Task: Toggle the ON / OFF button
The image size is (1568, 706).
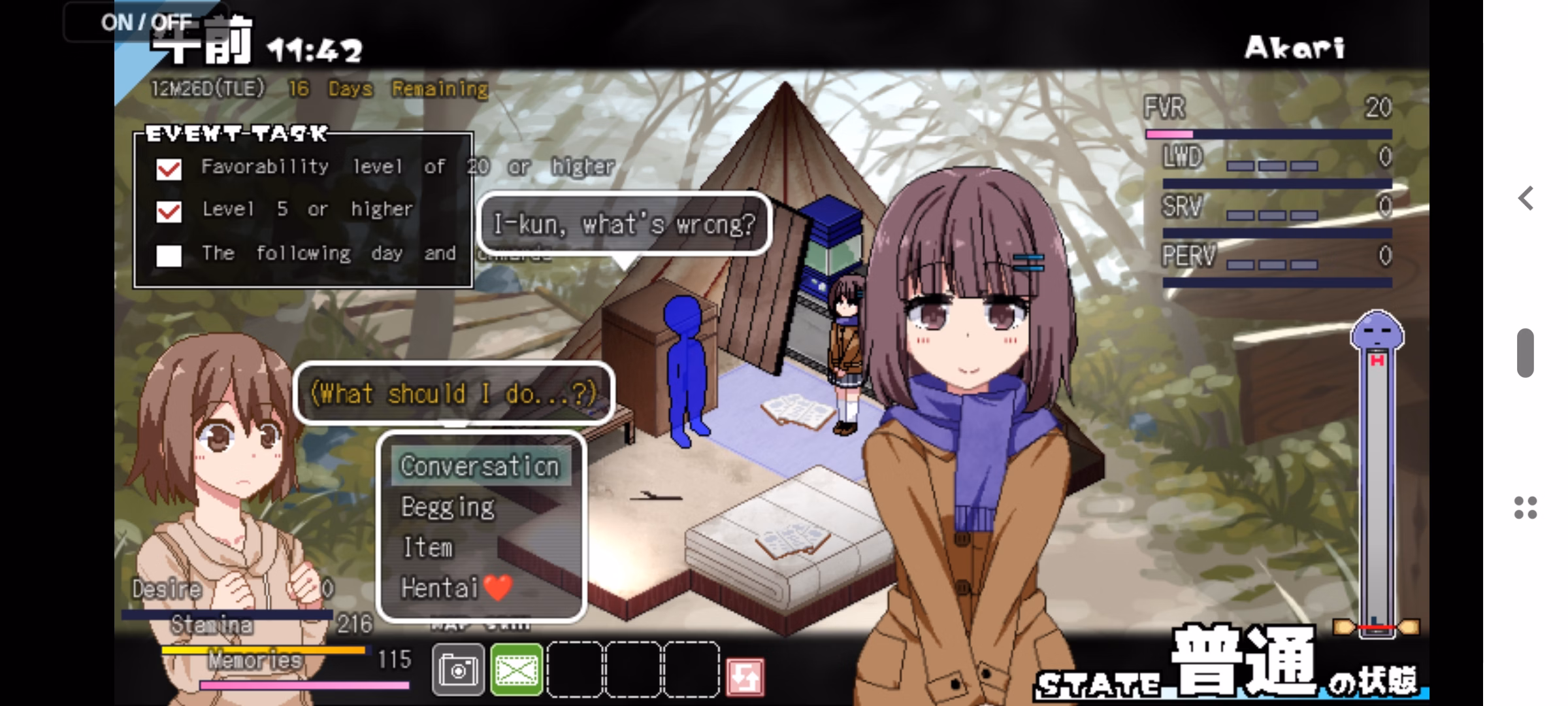Action: (x=146, y=22)
